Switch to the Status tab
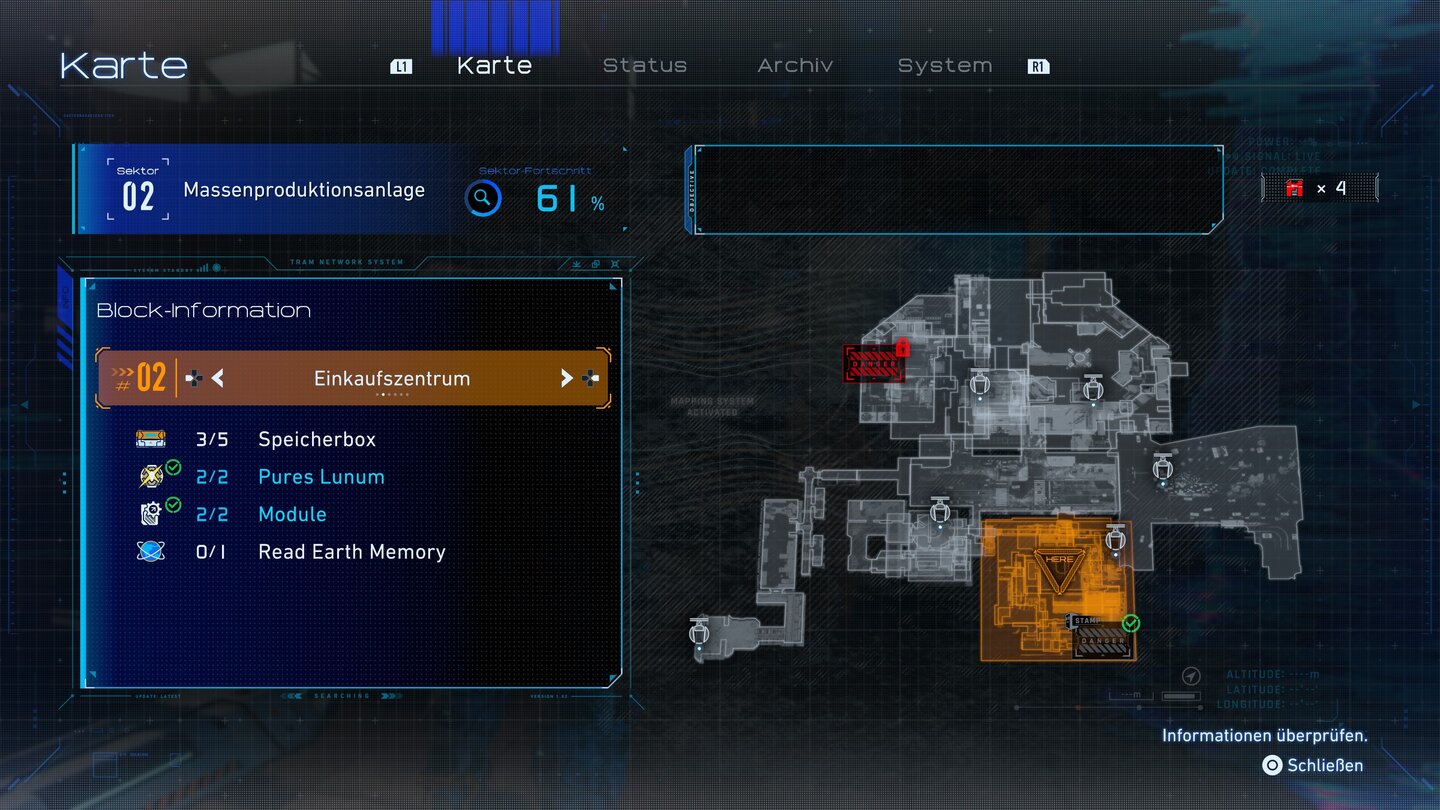 click(x=645, y=66)
